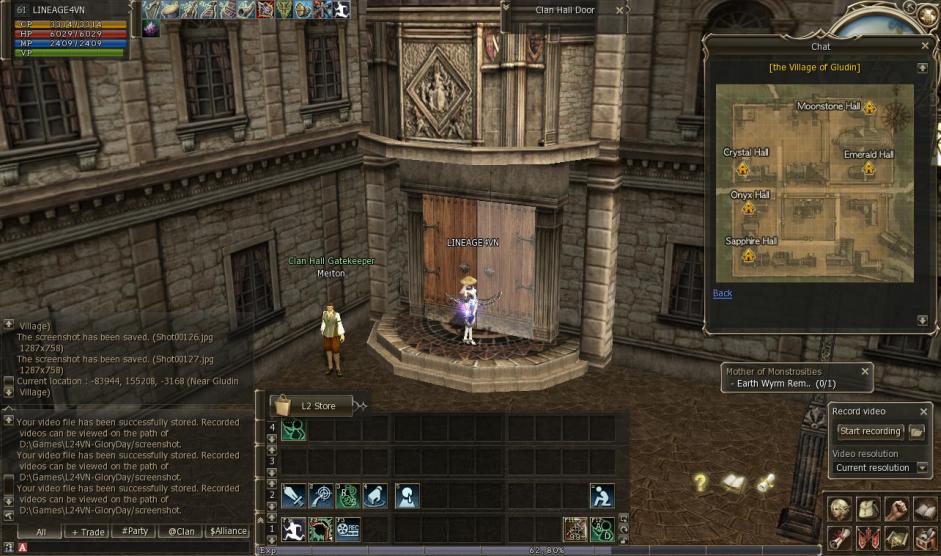The image size is (941, 556).
Task: Use the sit/stand action icon
Action: point(601,496)
